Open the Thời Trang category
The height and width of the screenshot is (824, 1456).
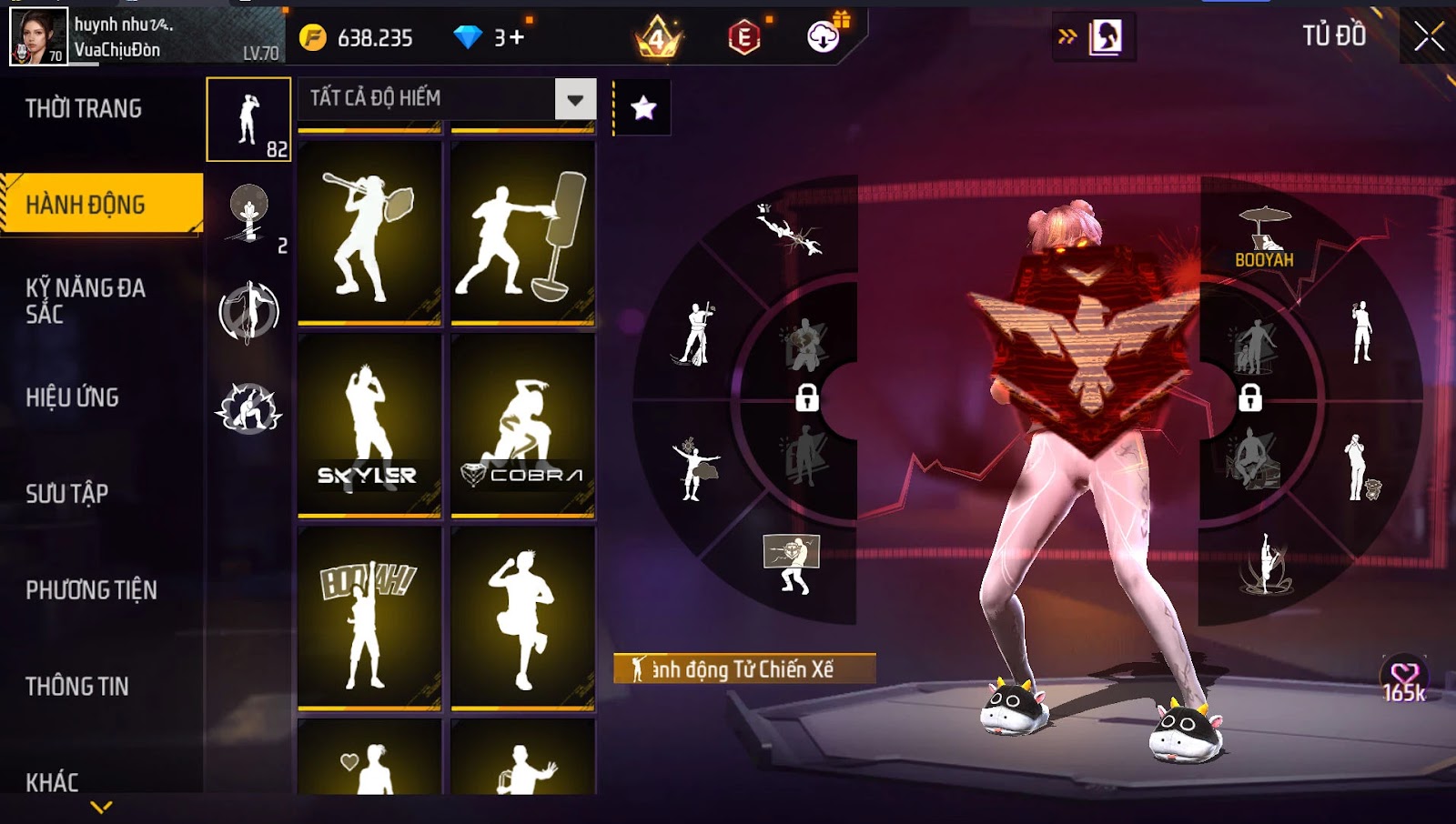(84, 109)
